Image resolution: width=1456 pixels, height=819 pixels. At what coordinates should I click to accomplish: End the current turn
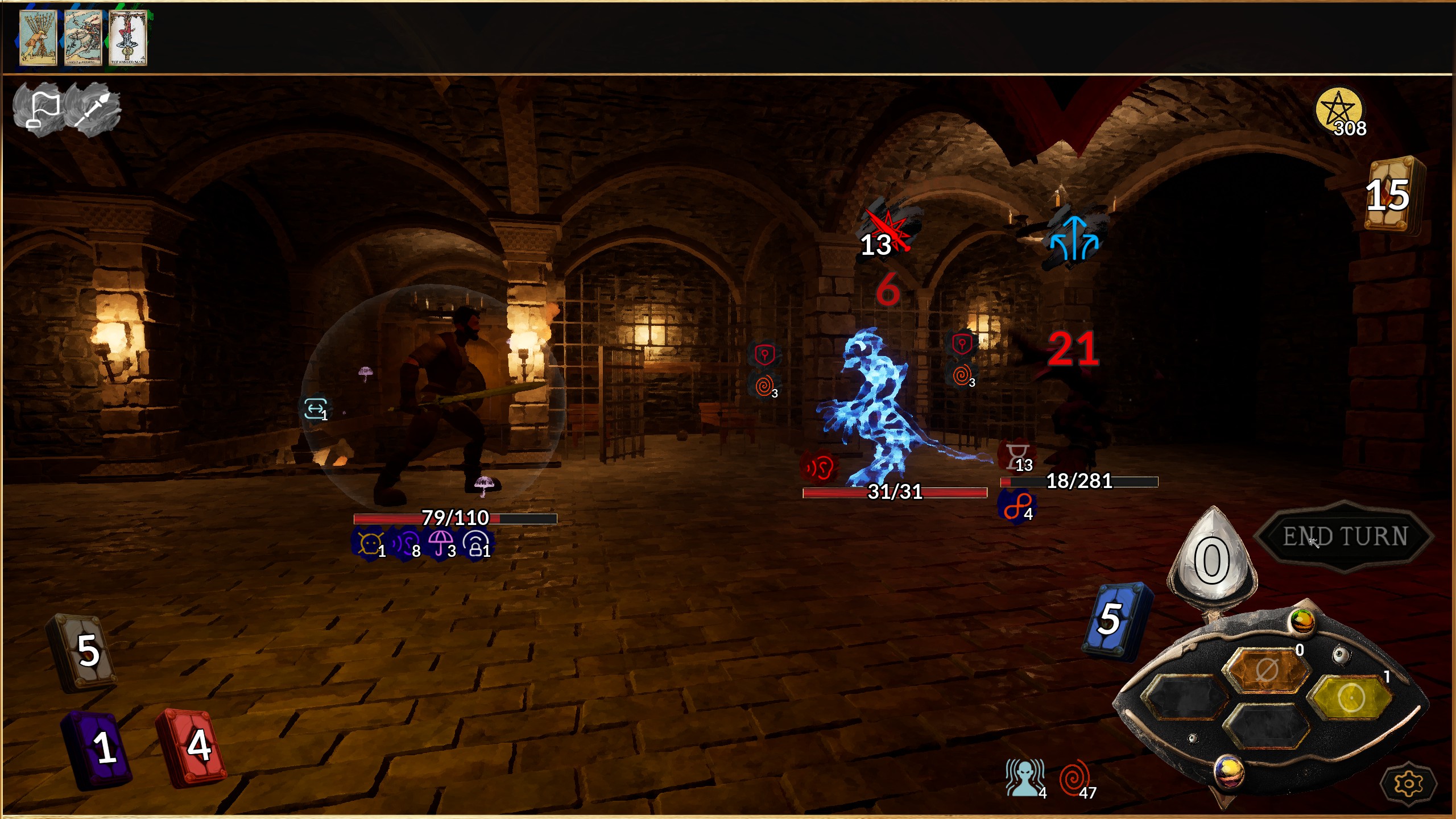click(x=1345, y=536)
